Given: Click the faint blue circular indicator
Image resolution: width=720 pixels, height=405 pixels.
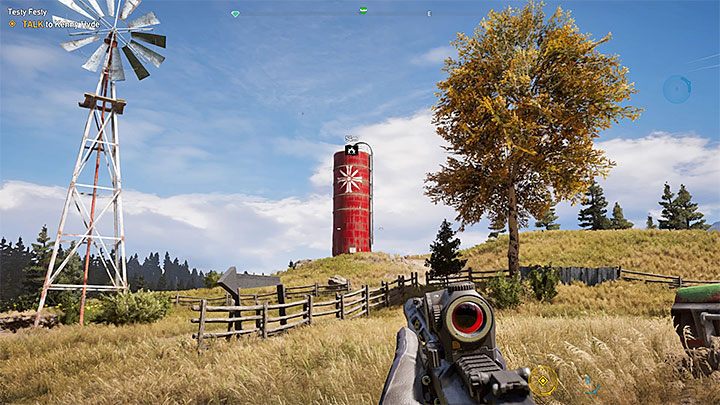Looking at the screenshot, I should pos(676,89).
